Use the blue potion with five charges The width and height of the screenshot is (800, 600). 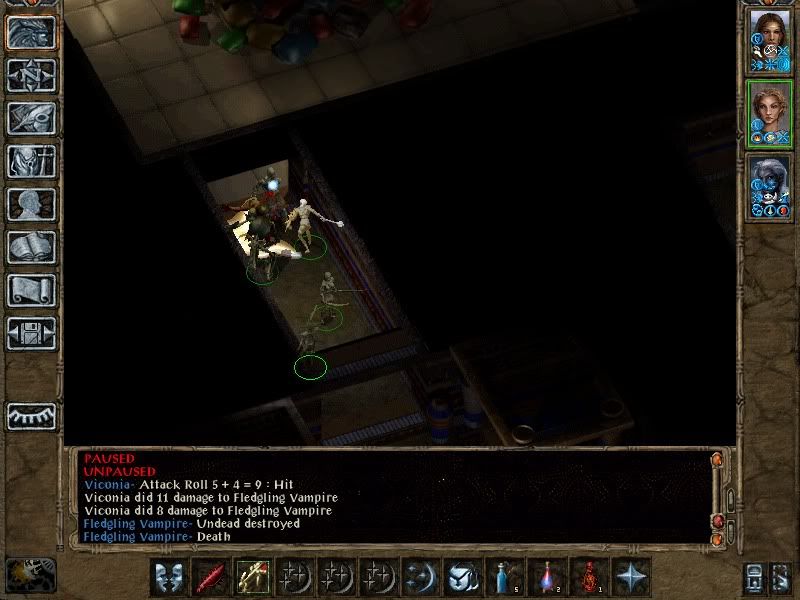pos(506,577)
